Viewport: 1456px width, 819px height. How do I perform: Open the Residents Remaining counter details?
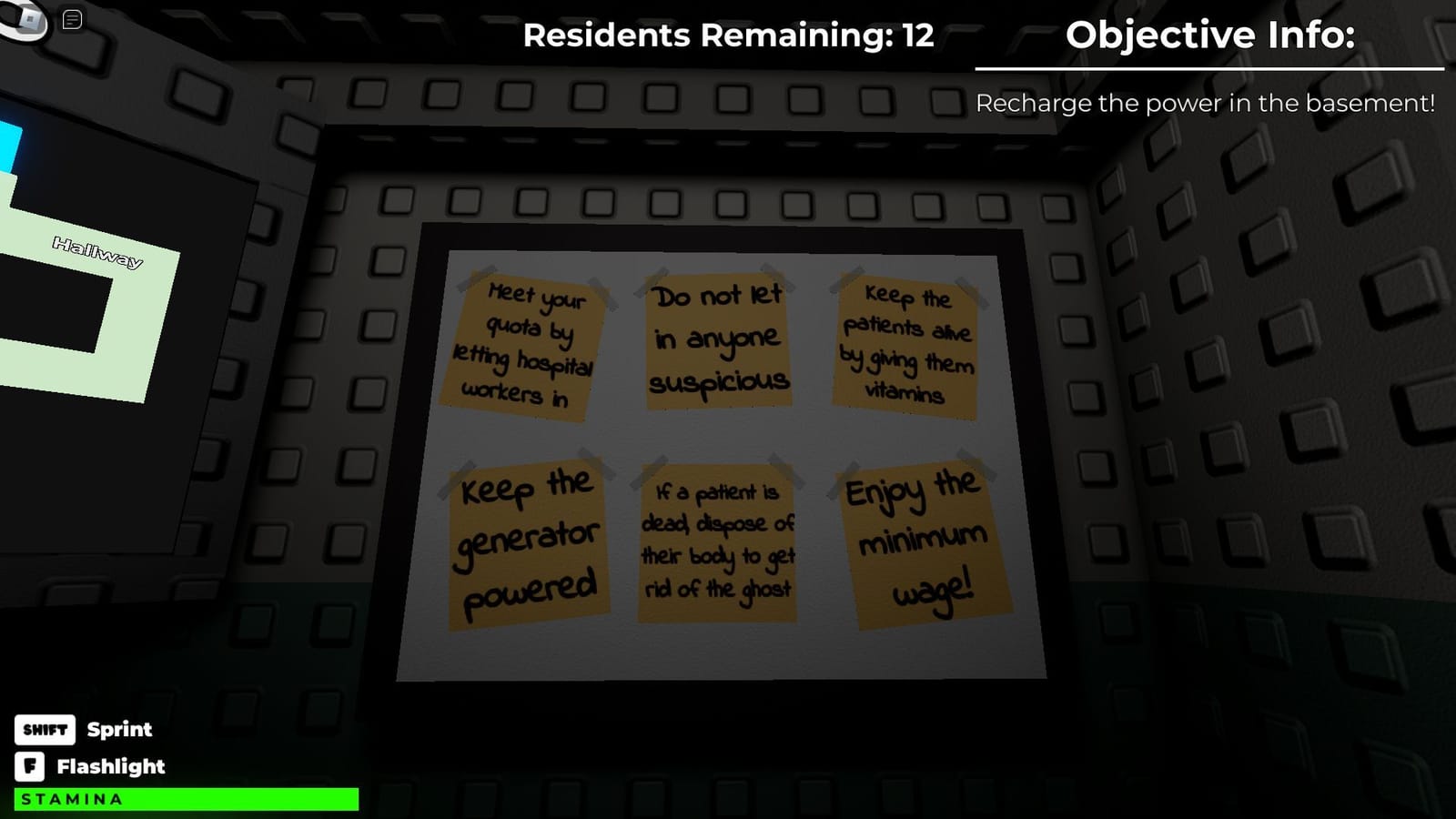click(x=727, y=36)
